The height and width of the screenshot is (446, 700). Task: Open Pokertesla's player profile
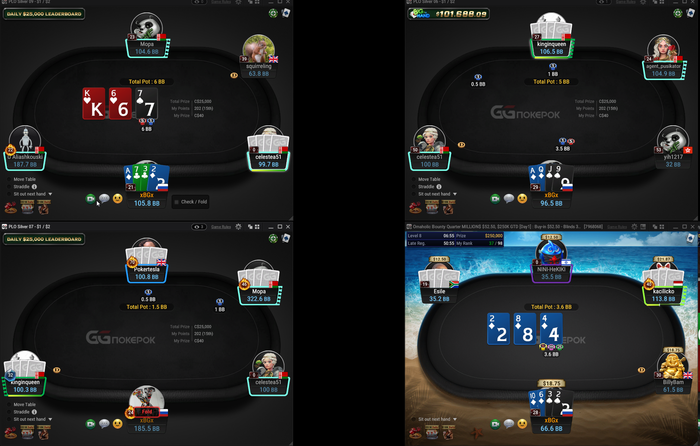pos(146,251)
